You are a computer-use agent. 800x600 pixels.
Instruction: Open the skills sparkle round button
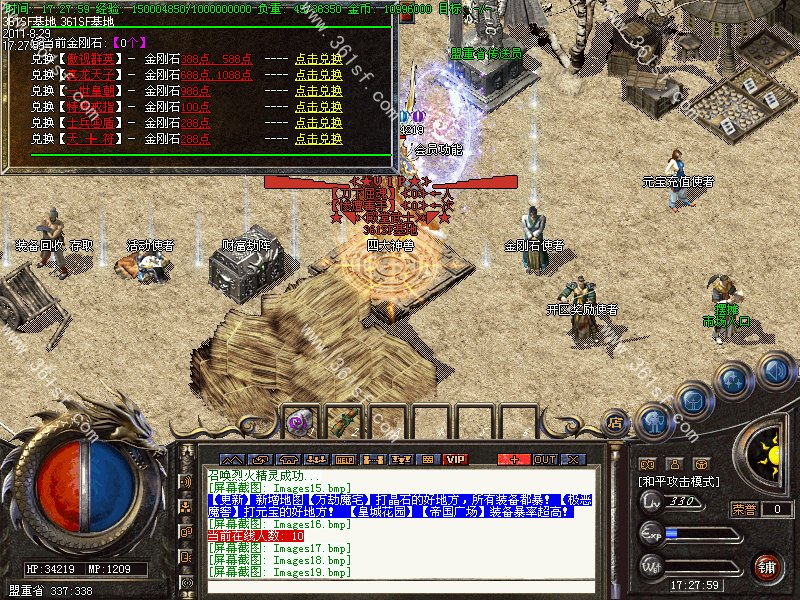[x=734, y=380]
